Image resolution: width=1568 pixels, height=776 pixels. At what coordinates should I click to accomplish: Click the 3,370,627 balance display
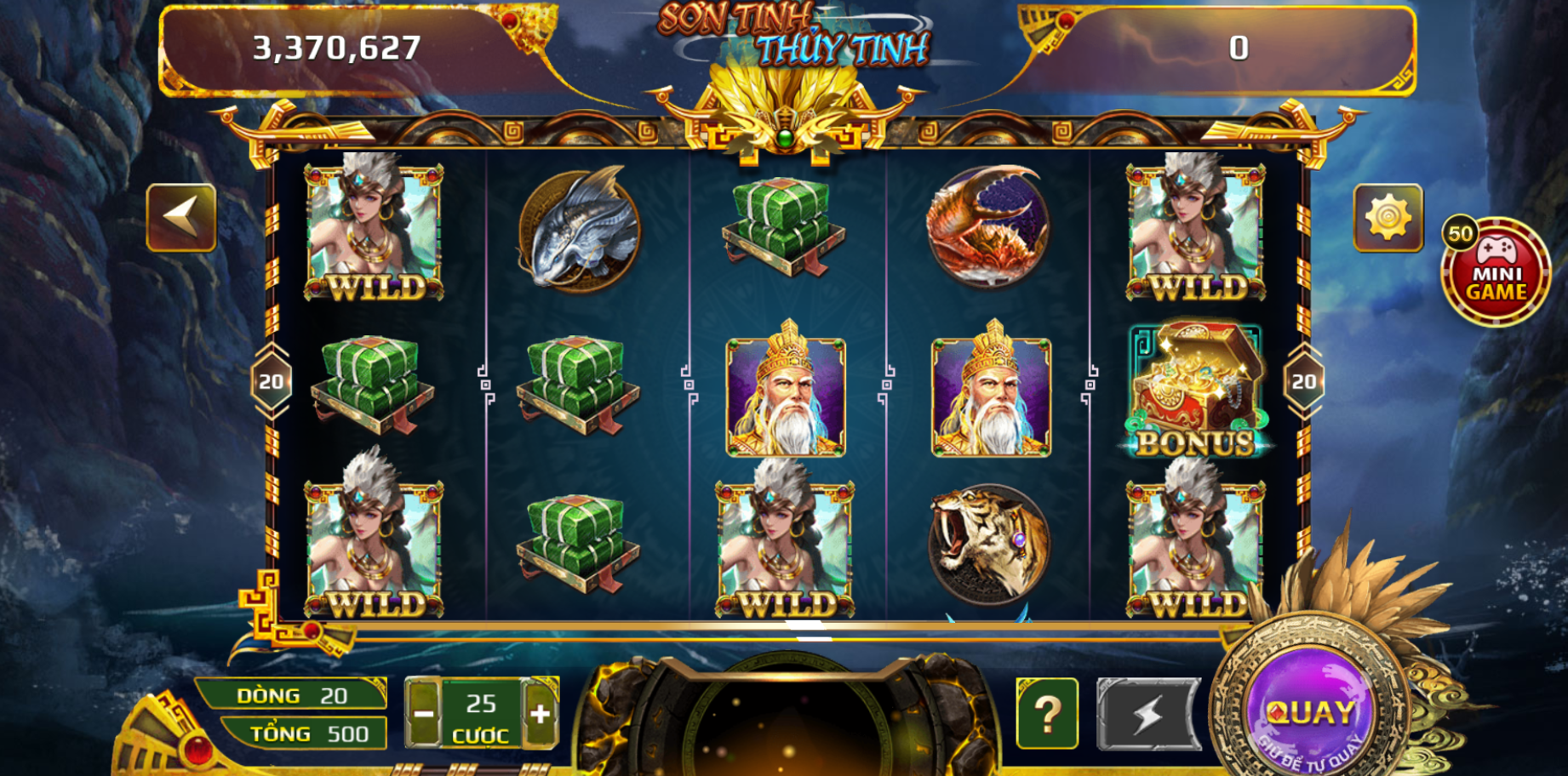point(335,47)
